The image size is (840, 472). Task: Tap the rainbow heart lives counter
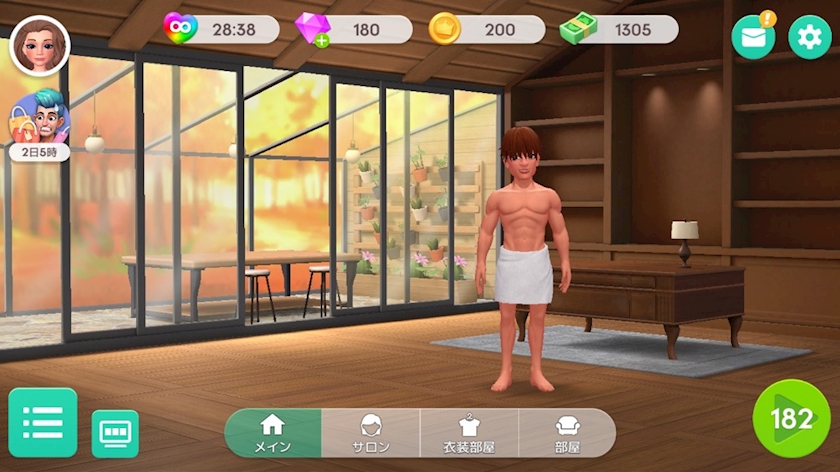[222, 29]
